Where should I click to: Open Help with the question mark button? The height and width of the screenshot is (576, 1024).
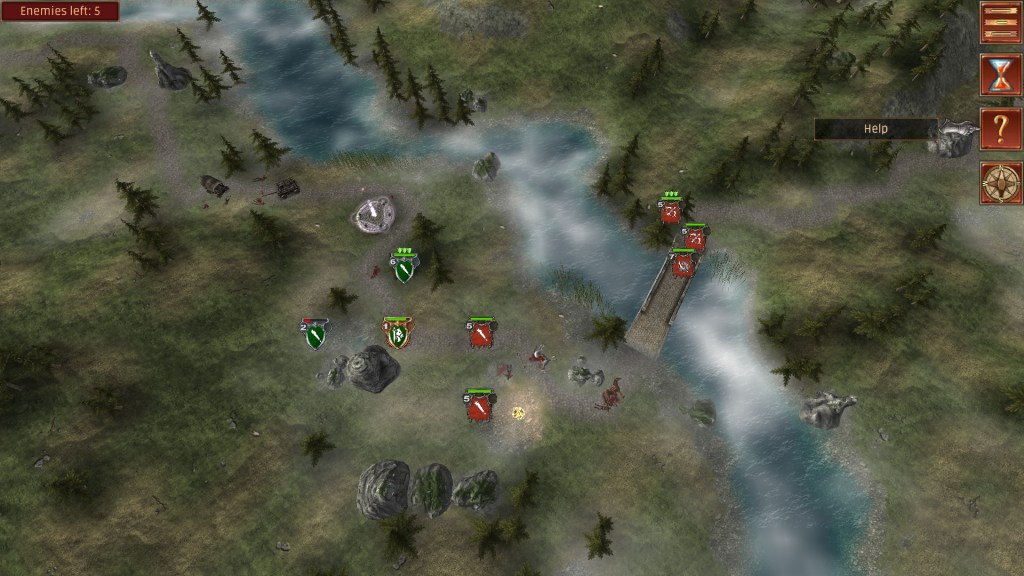point(1000,129)
